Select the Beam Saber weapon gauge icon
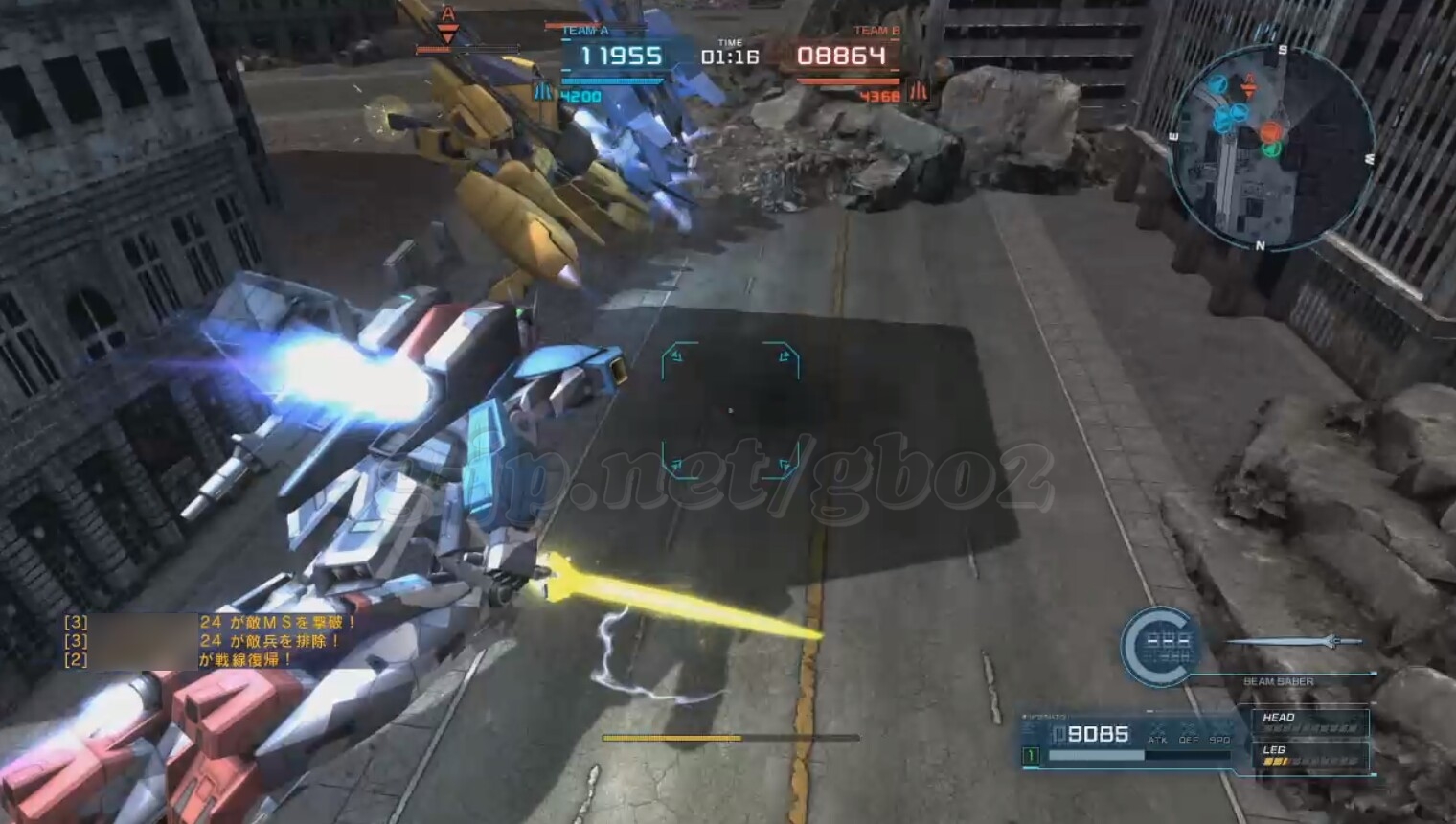The height and width of the screenshot is (824, 1456). point(1160,646)
